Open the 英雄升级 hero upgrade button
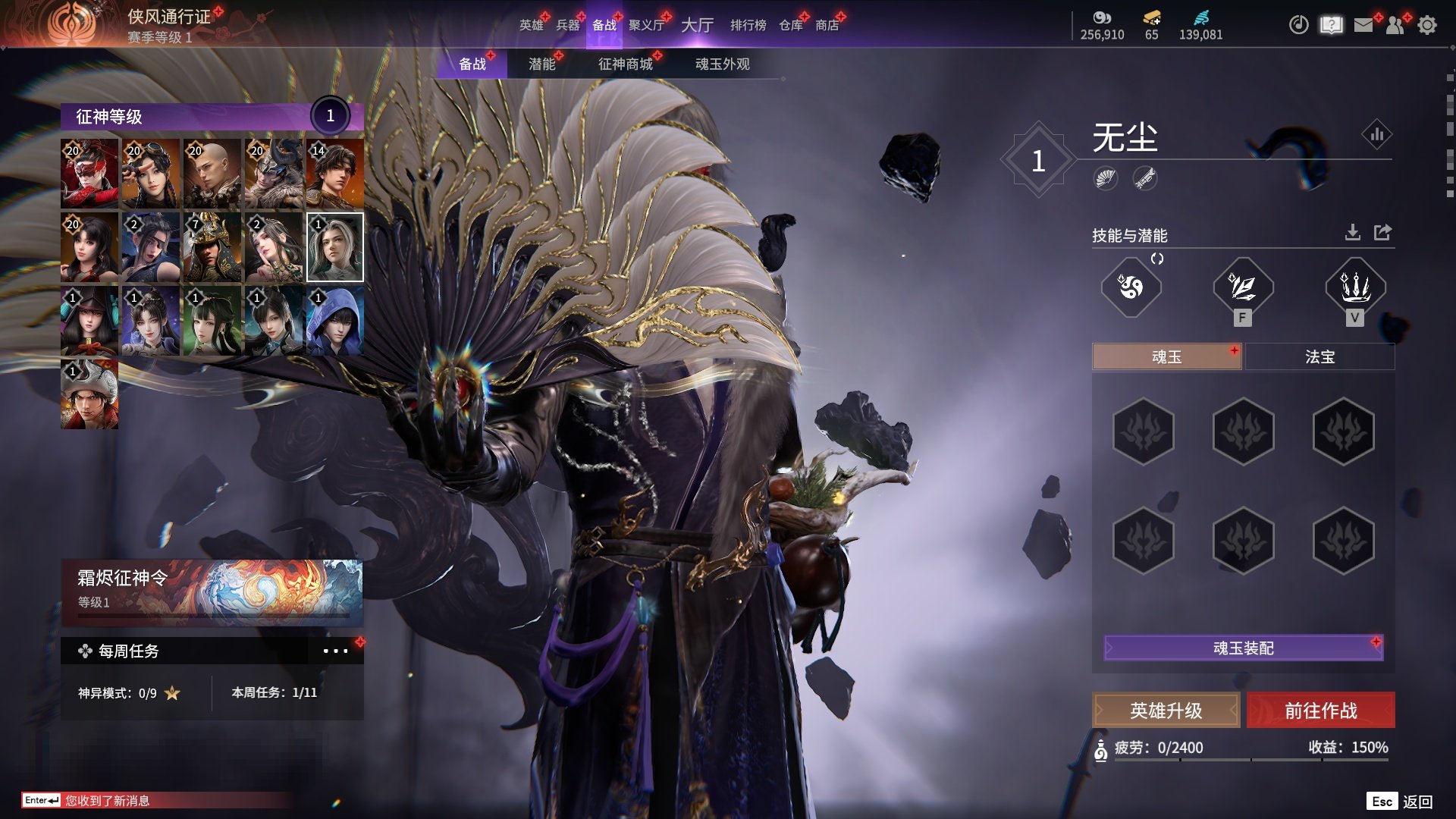The width and height of the screenshot is (1456, 819). click(1166, 711)
